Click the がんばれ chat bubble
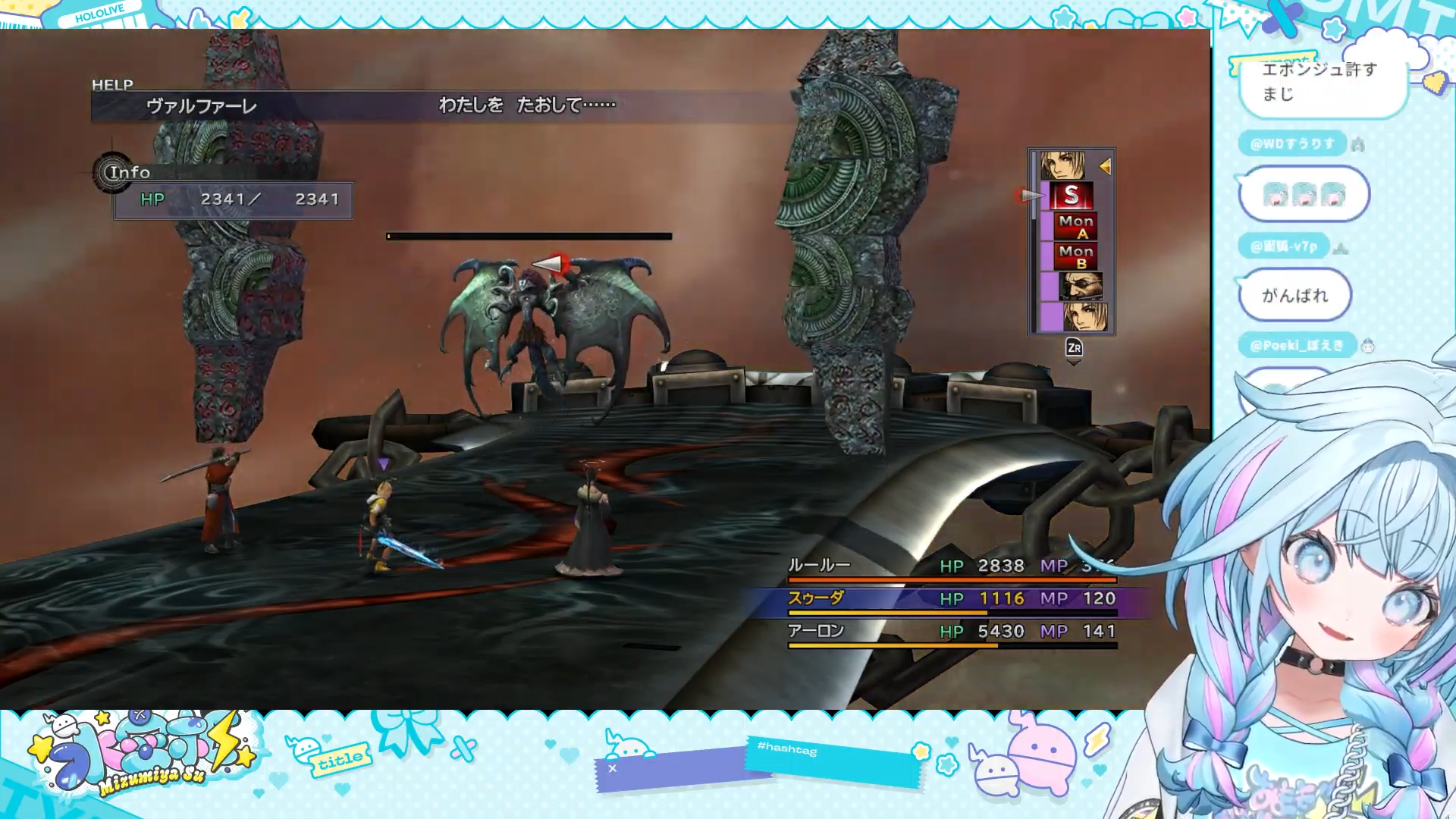The height and width of the screenshot is (819, 1456). tap(1294, 295)
